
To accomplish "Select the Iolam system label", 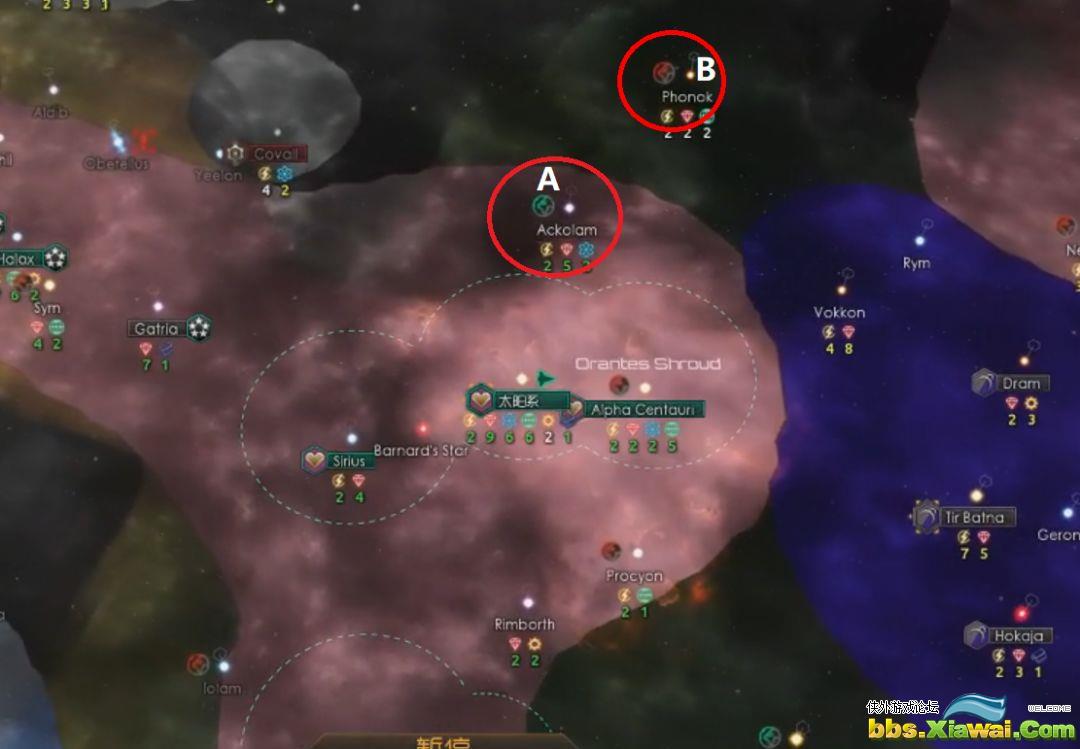I will (x=222, y=688).
